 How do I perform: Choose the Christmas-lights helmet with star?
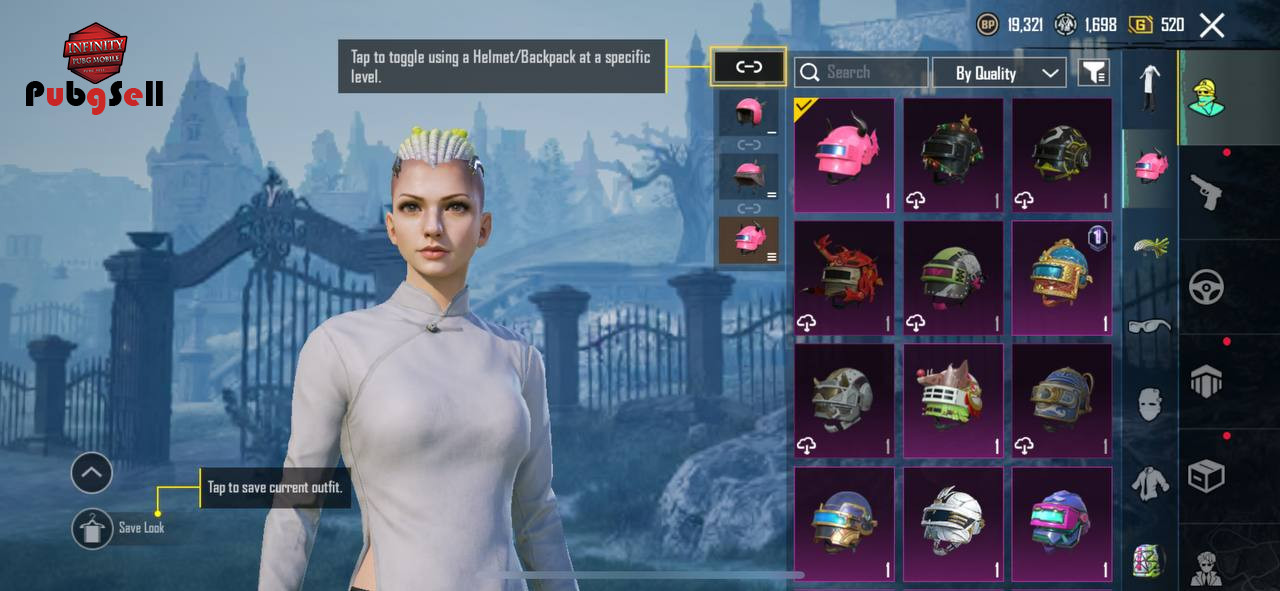pos(953,155)
